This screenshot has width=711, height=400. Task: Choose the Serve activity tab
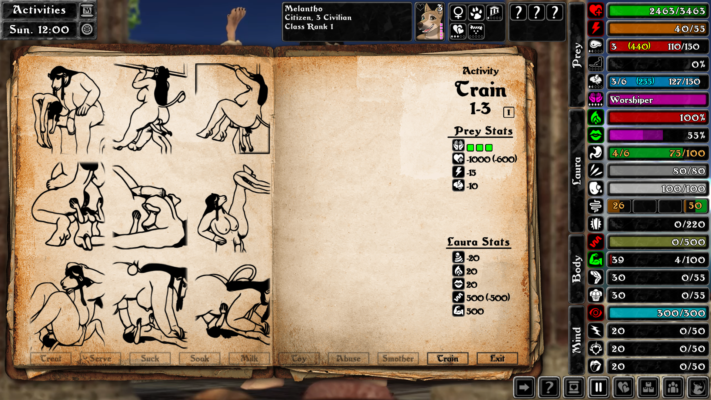point(99,358)
